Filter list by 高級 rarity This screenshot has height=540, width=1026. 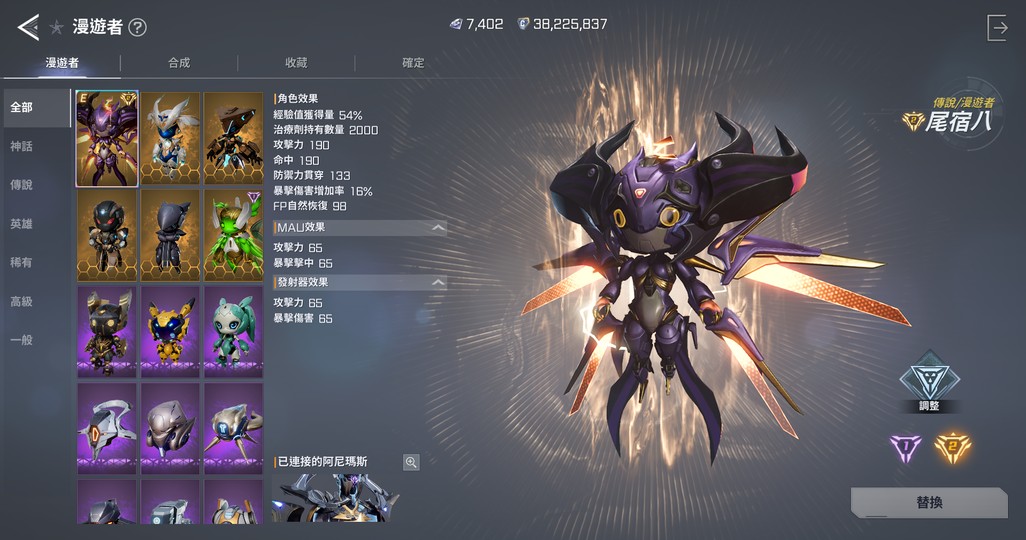point(22,301)
